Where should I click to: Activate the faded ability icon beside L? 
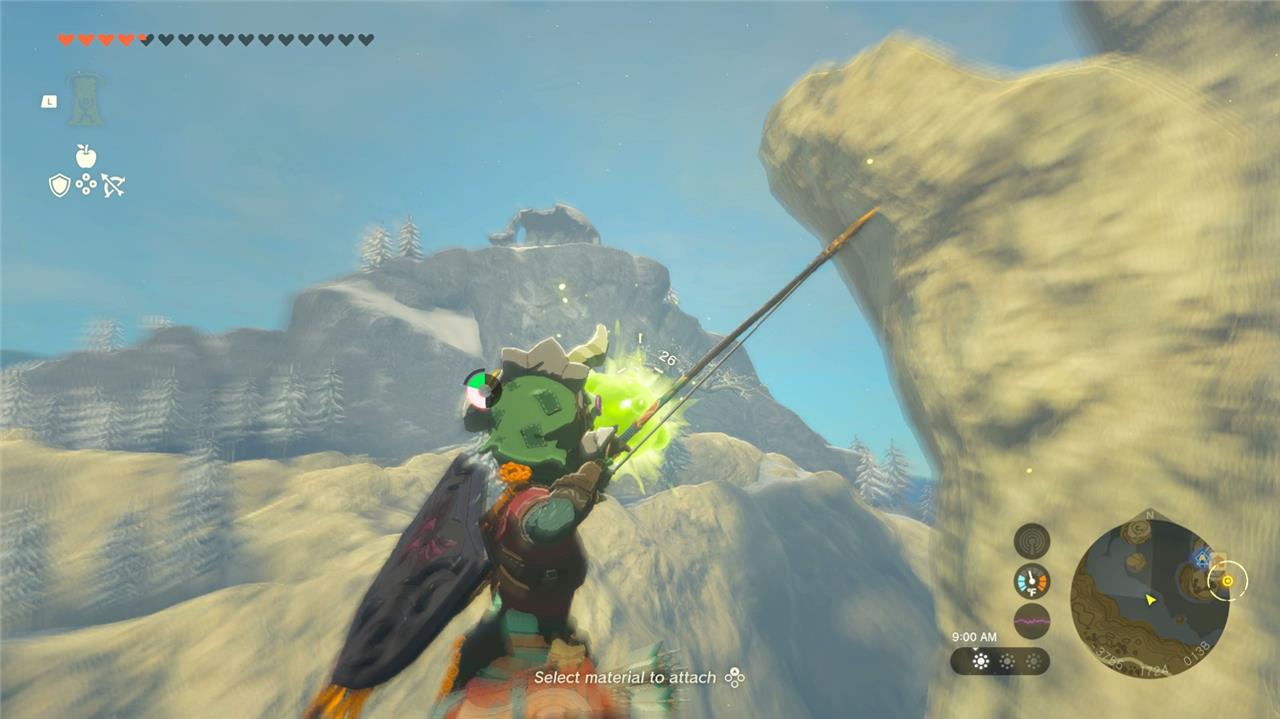click(86, 99)
